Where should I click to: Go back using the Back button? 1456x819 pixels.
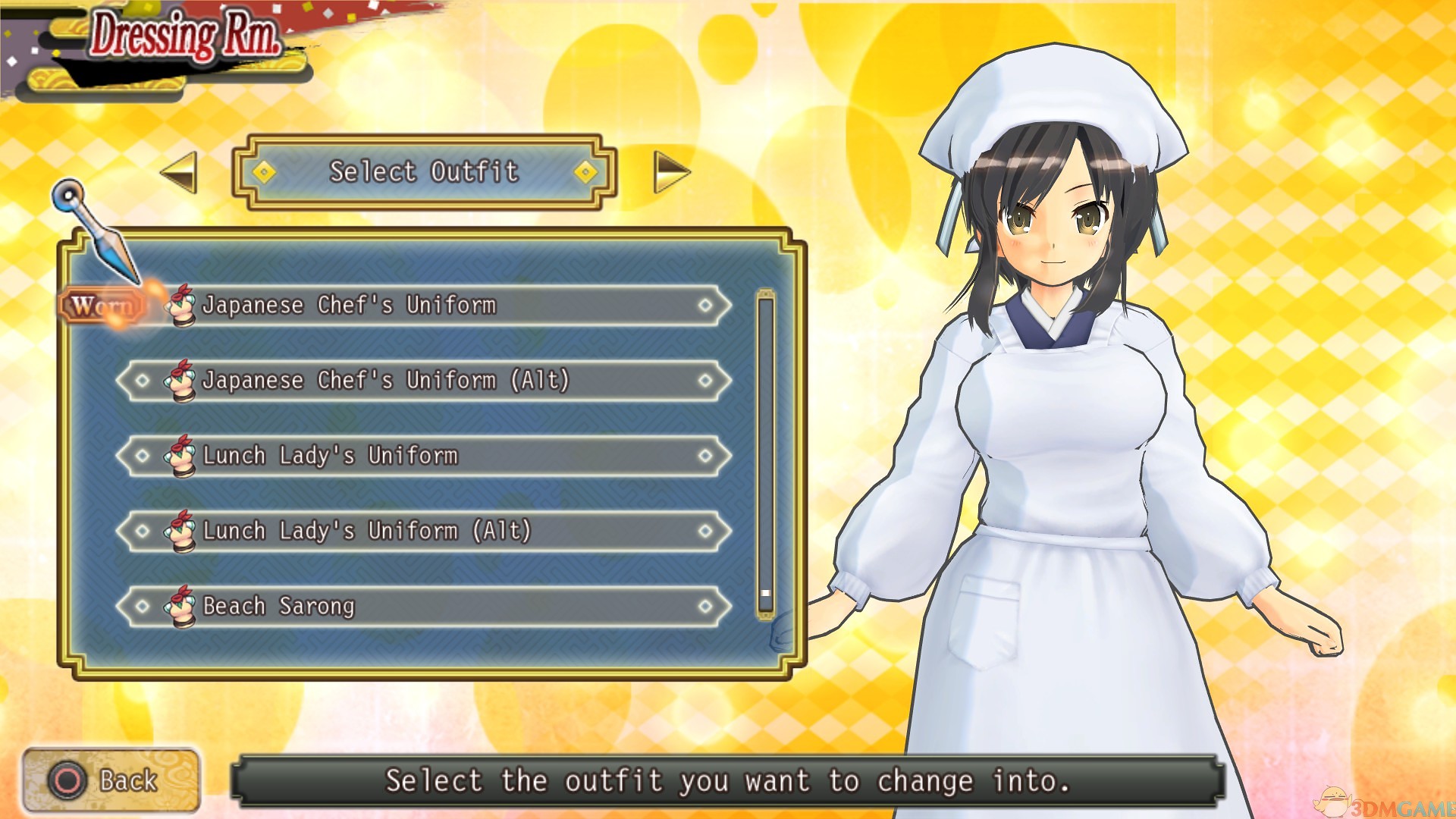click(111, 780)
